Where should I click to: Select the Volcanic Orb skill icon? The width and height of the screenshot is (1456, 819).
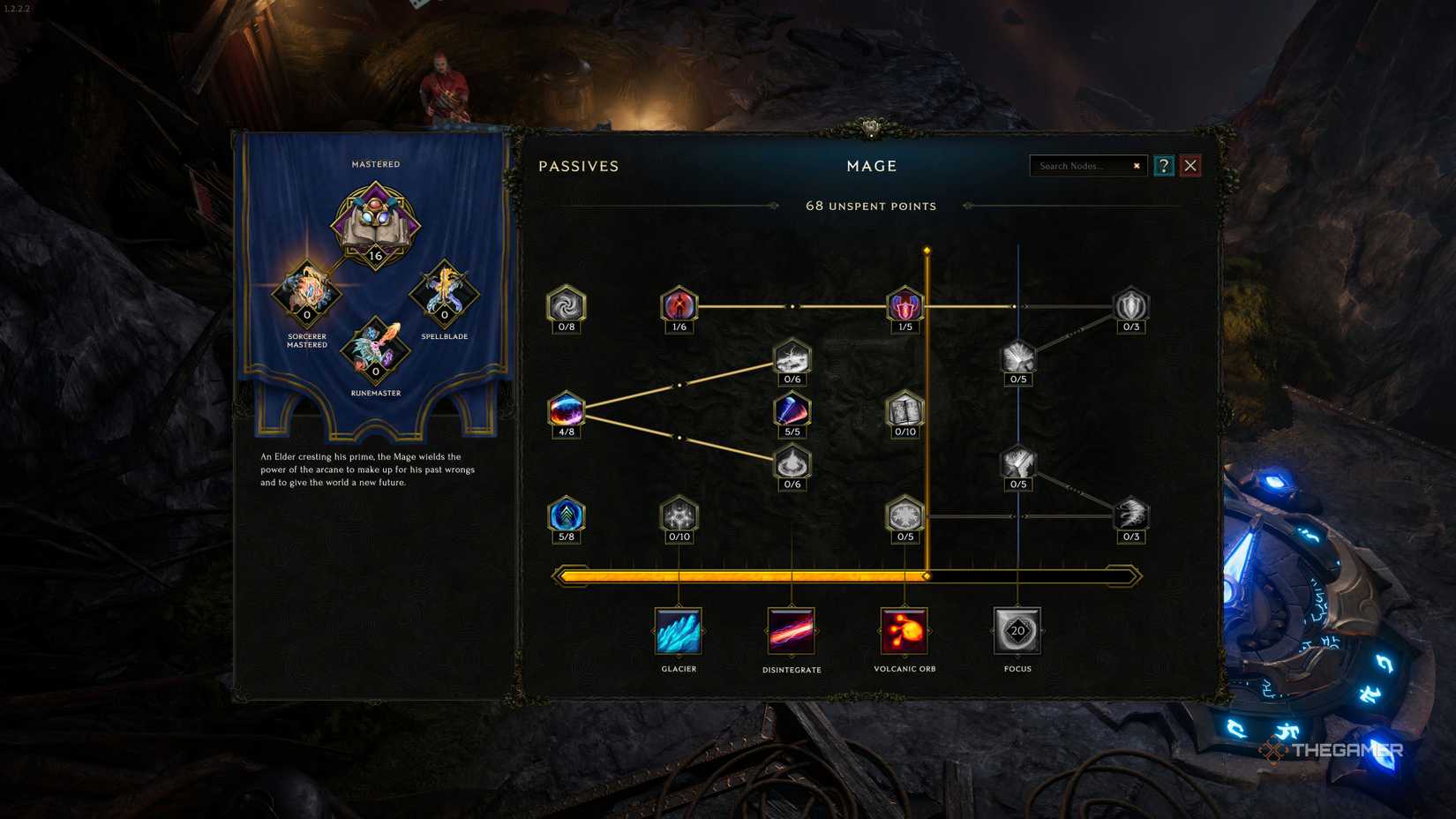click(x=904, y=630)
